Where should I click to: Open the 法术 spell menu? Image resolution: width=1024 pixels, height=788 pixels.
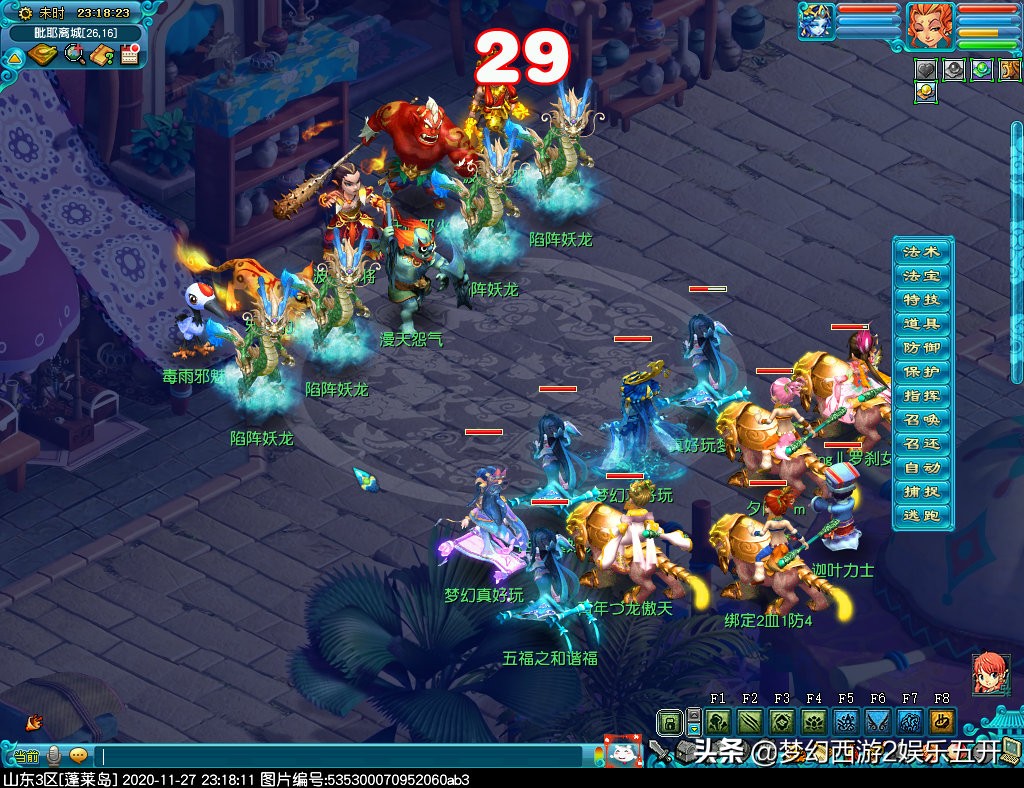[x=921, y=252]
